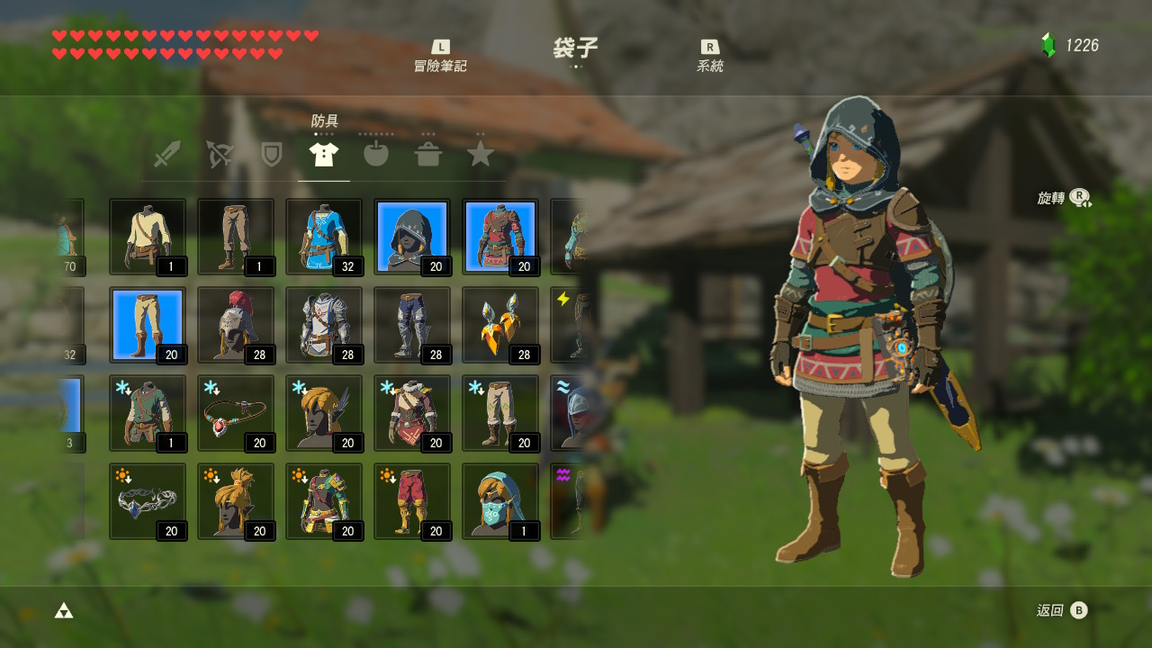The height and width of the screenshot is (648, 1152).
Task: Open the cooking pot food tab
Action: click(x=428, y=154)
